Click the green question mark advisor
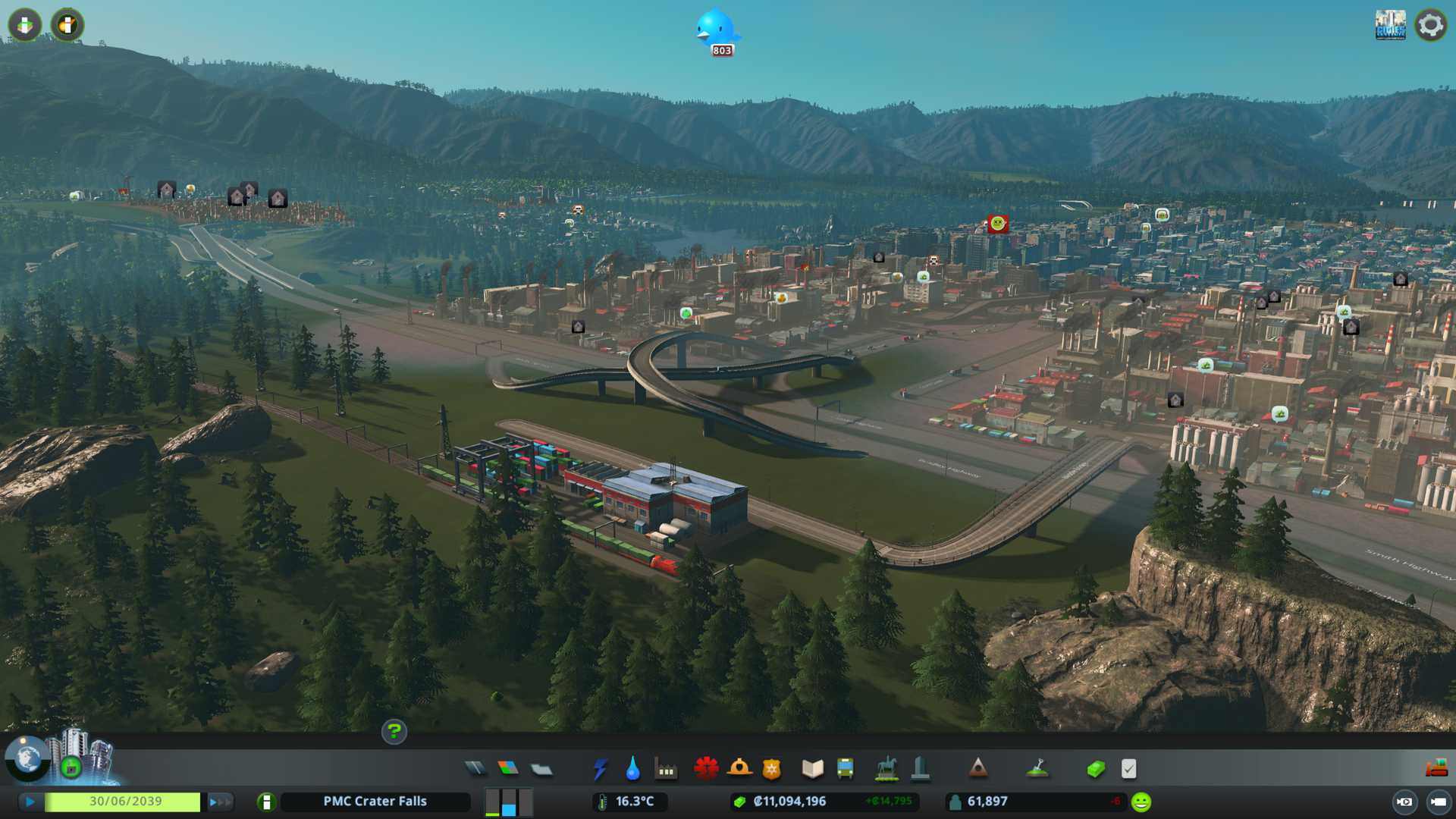Screen dimensions: 1456x819 pyautogui.click(x=394, y=732)
